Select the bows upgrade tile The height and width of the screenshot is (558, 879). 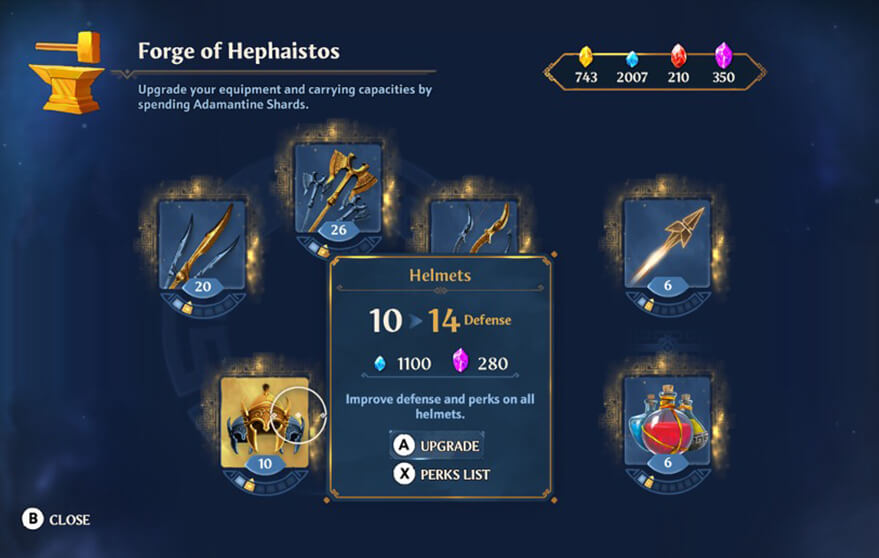click(475, 226)
